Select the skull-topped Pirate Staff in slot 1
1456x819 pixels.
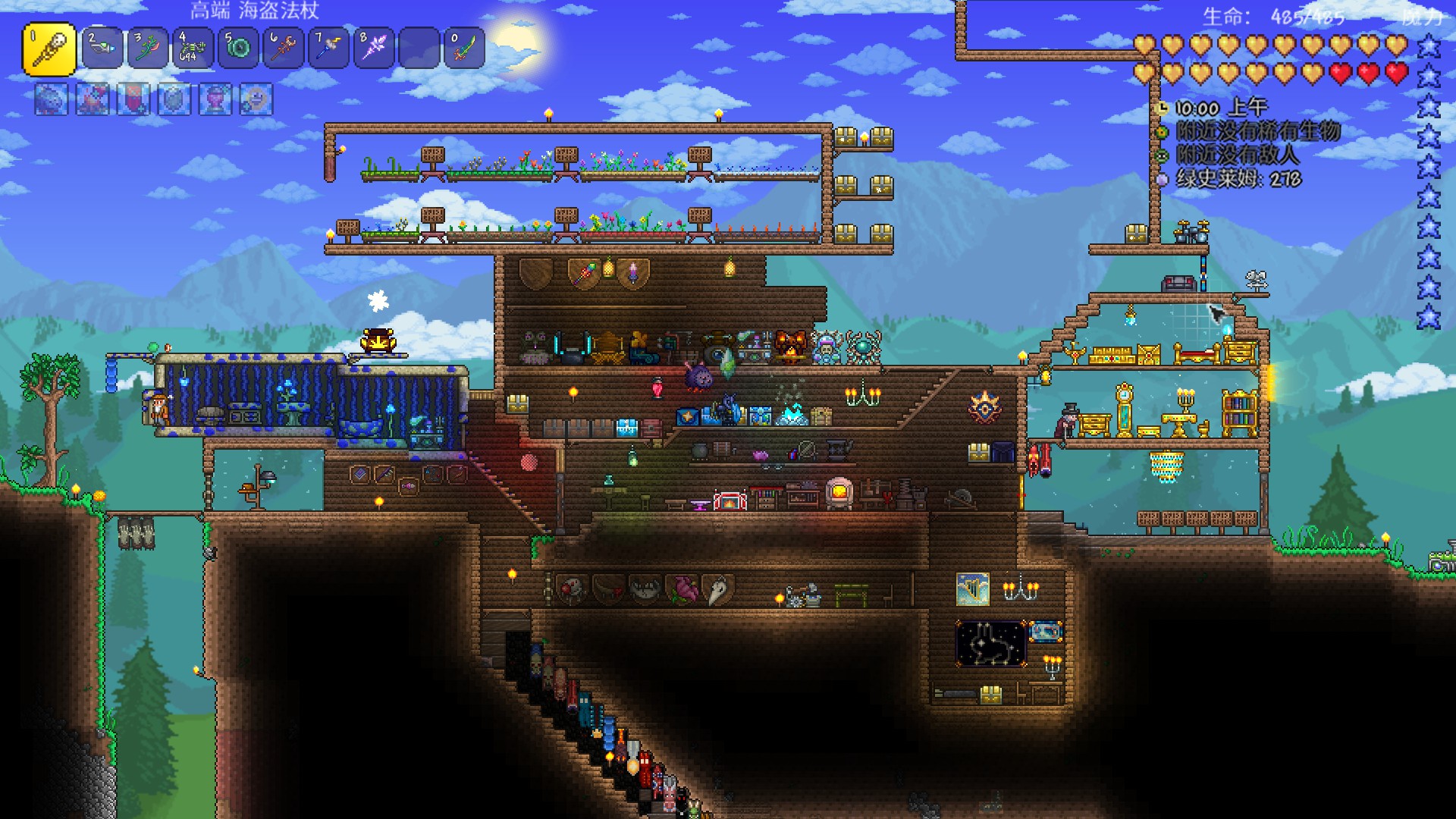click(49, 49)
